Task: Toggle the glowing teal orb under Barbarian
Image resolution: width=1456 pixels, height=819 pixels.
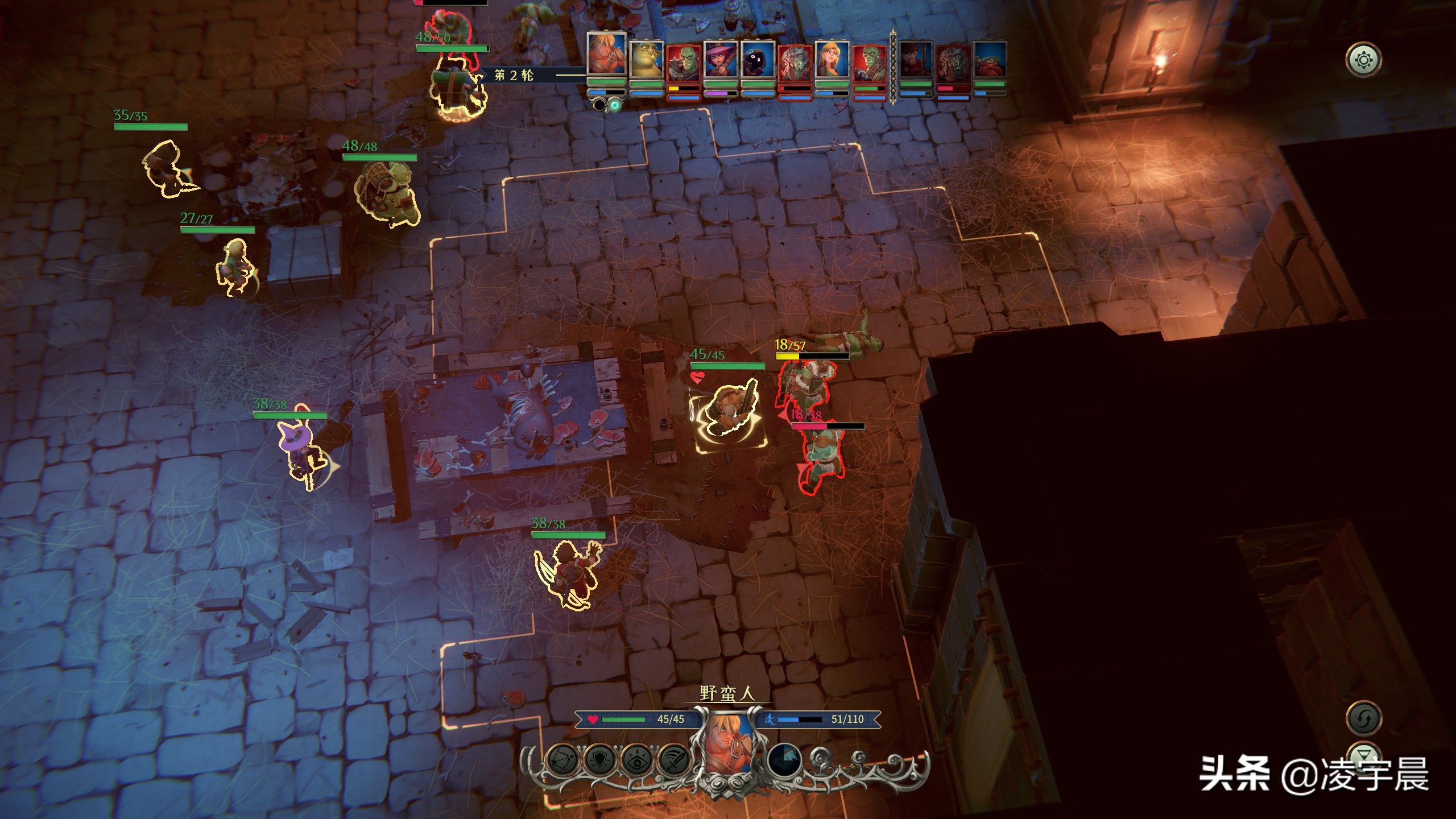Action: point(615,105)
